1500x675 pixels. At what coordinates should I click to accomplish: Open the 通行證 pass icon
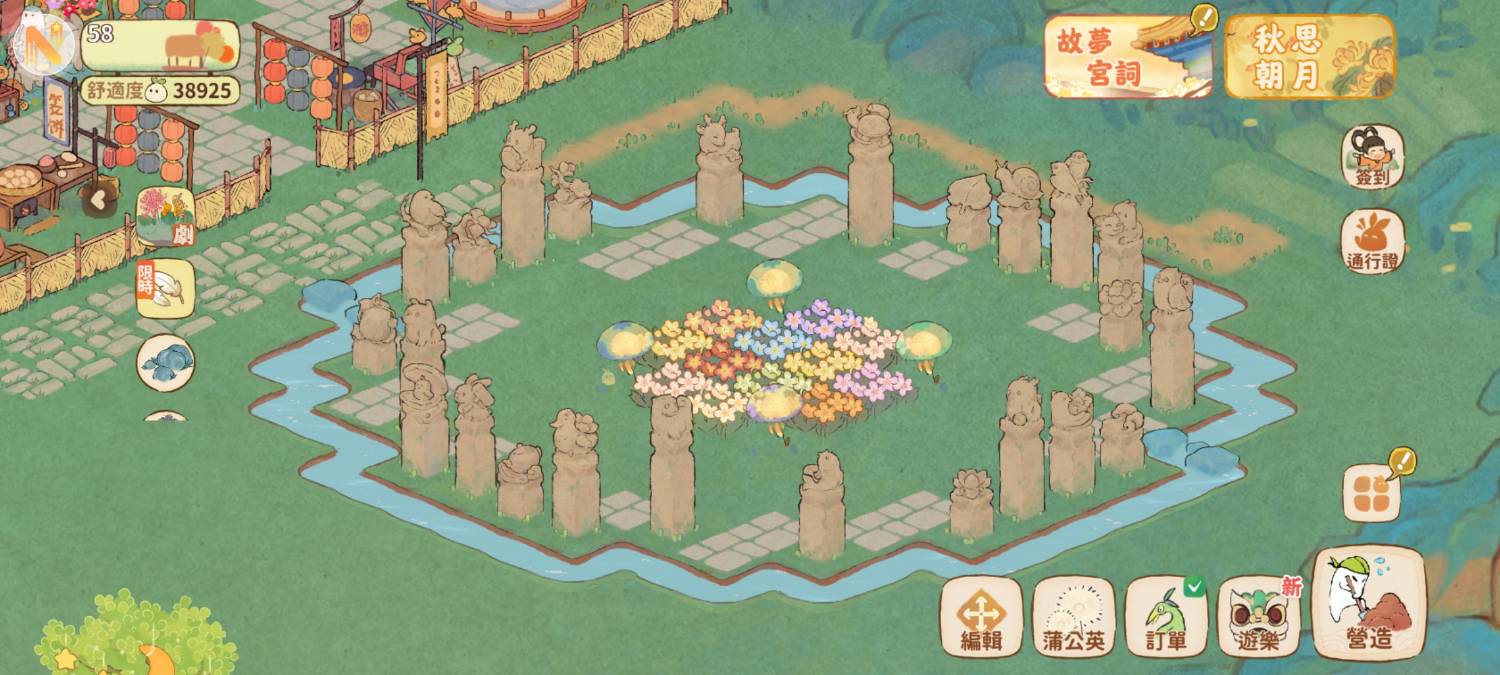(1372, 241)
